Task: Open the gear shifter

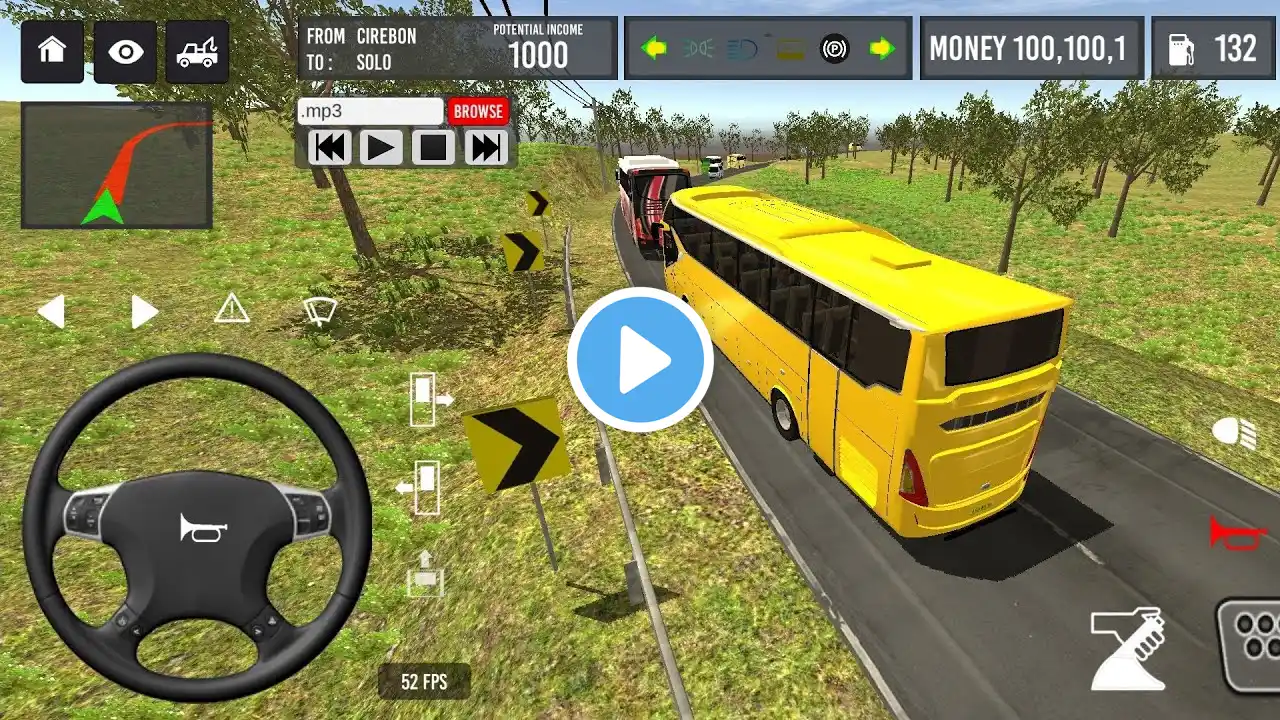Action: [x=1129, y=649]
